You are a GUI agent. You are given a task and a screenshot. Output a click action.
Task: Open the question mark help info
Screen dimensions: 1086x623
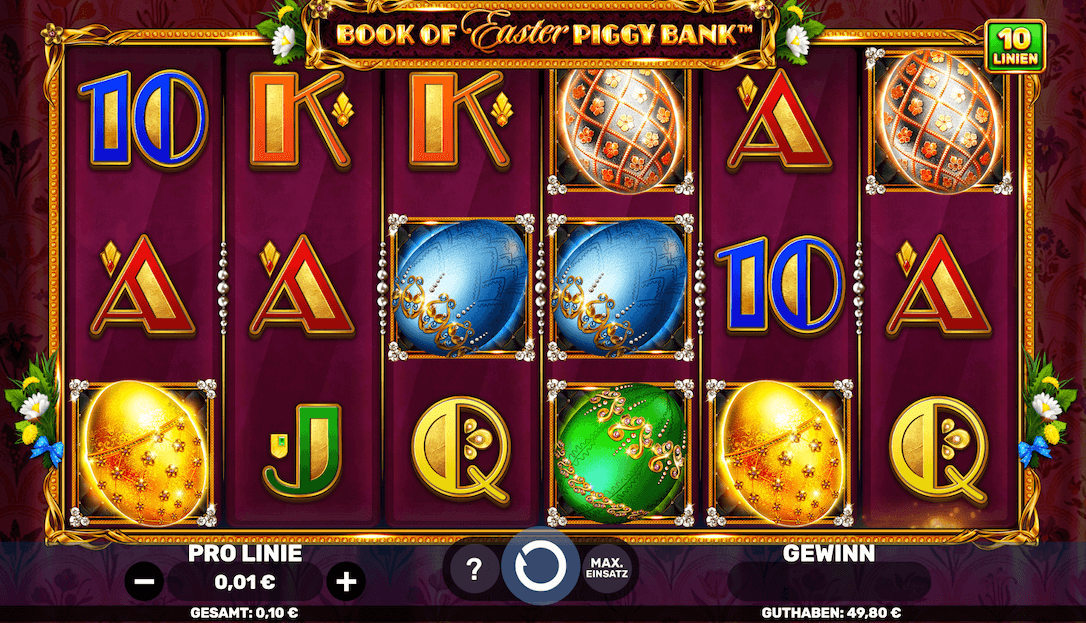475,571
